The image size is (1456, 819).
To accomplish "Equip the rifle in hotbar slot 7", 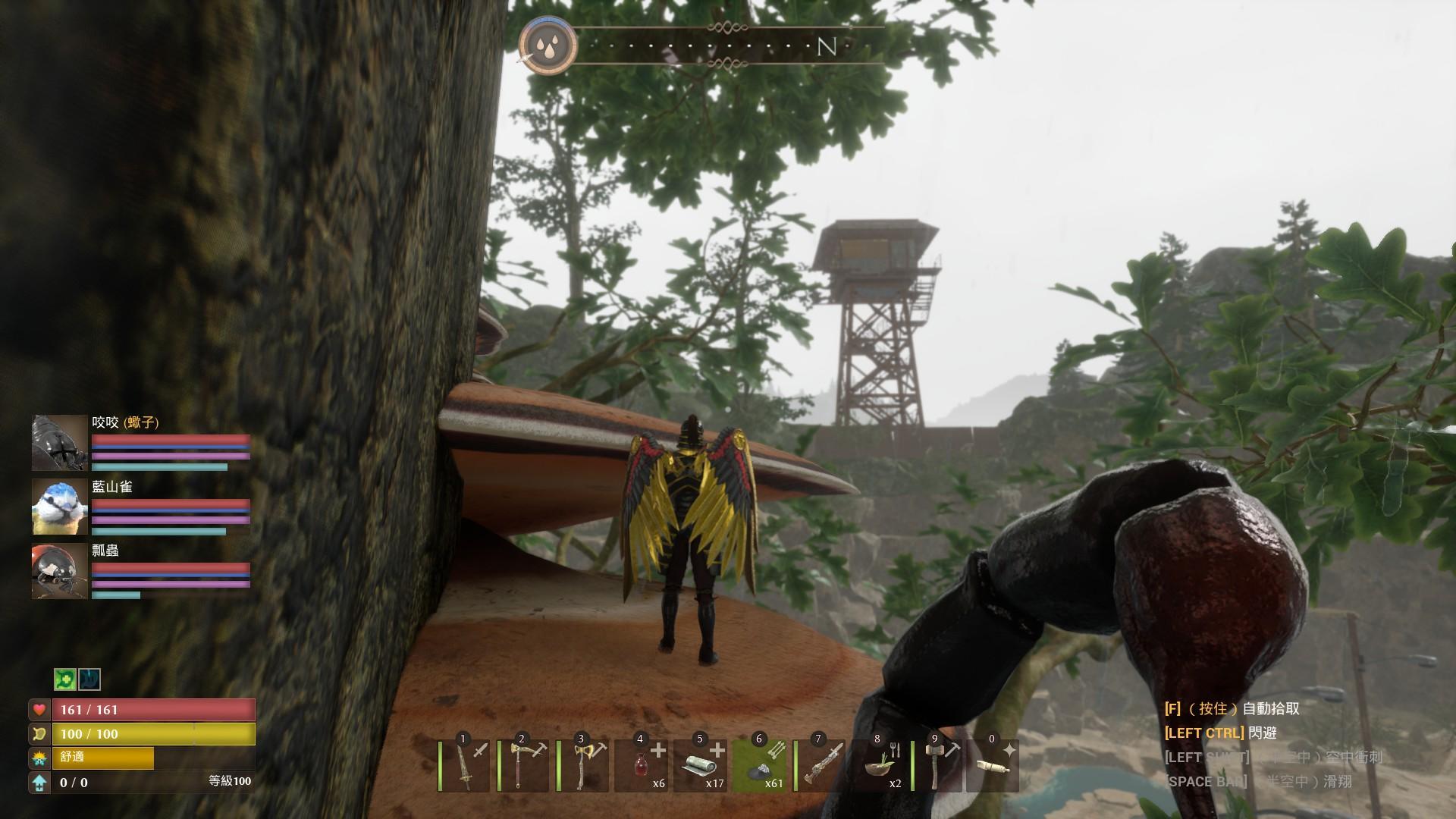I will [x=821, y=765].
